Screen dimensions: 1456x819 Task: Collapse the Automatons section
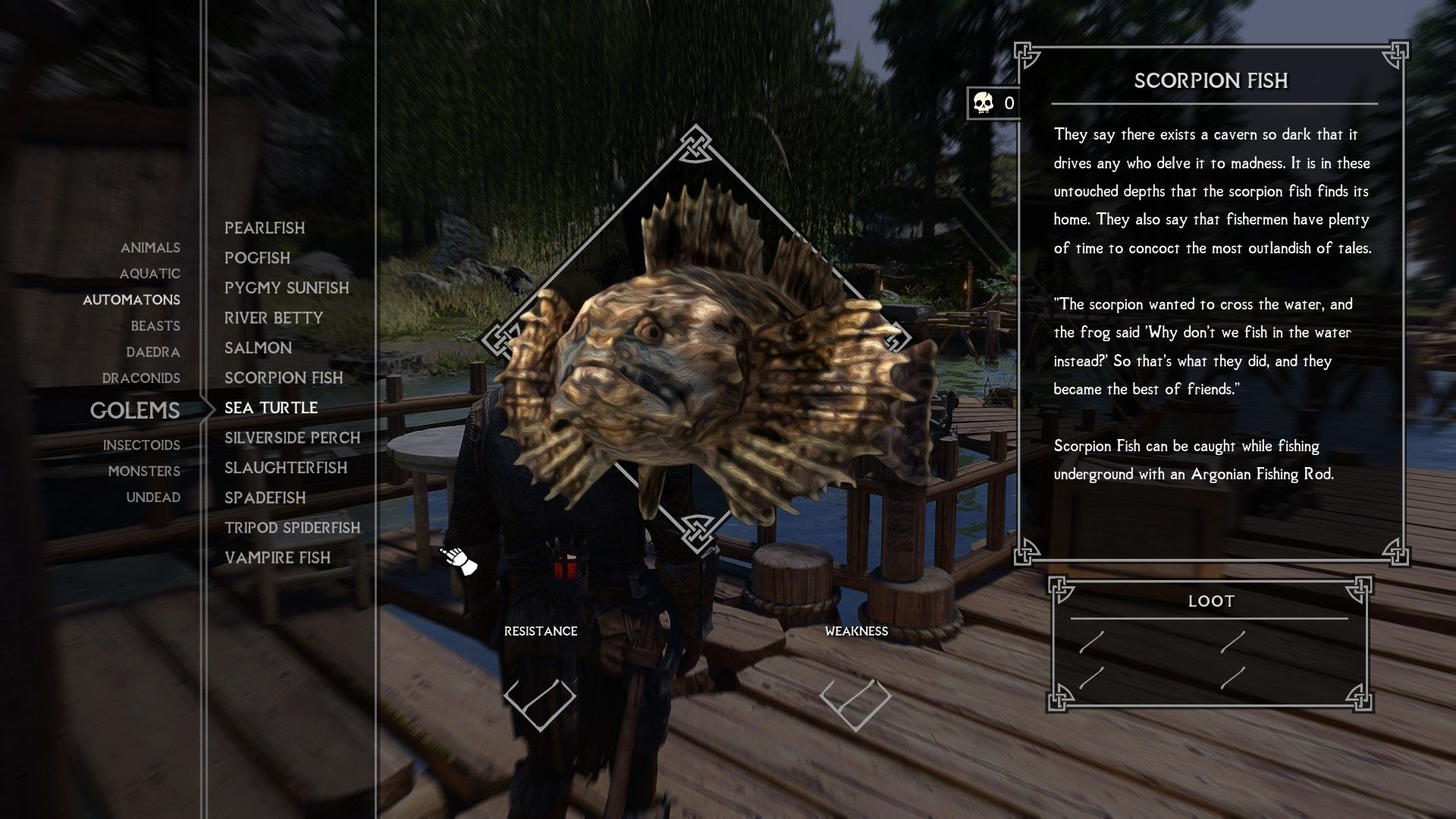pos(131,300)
